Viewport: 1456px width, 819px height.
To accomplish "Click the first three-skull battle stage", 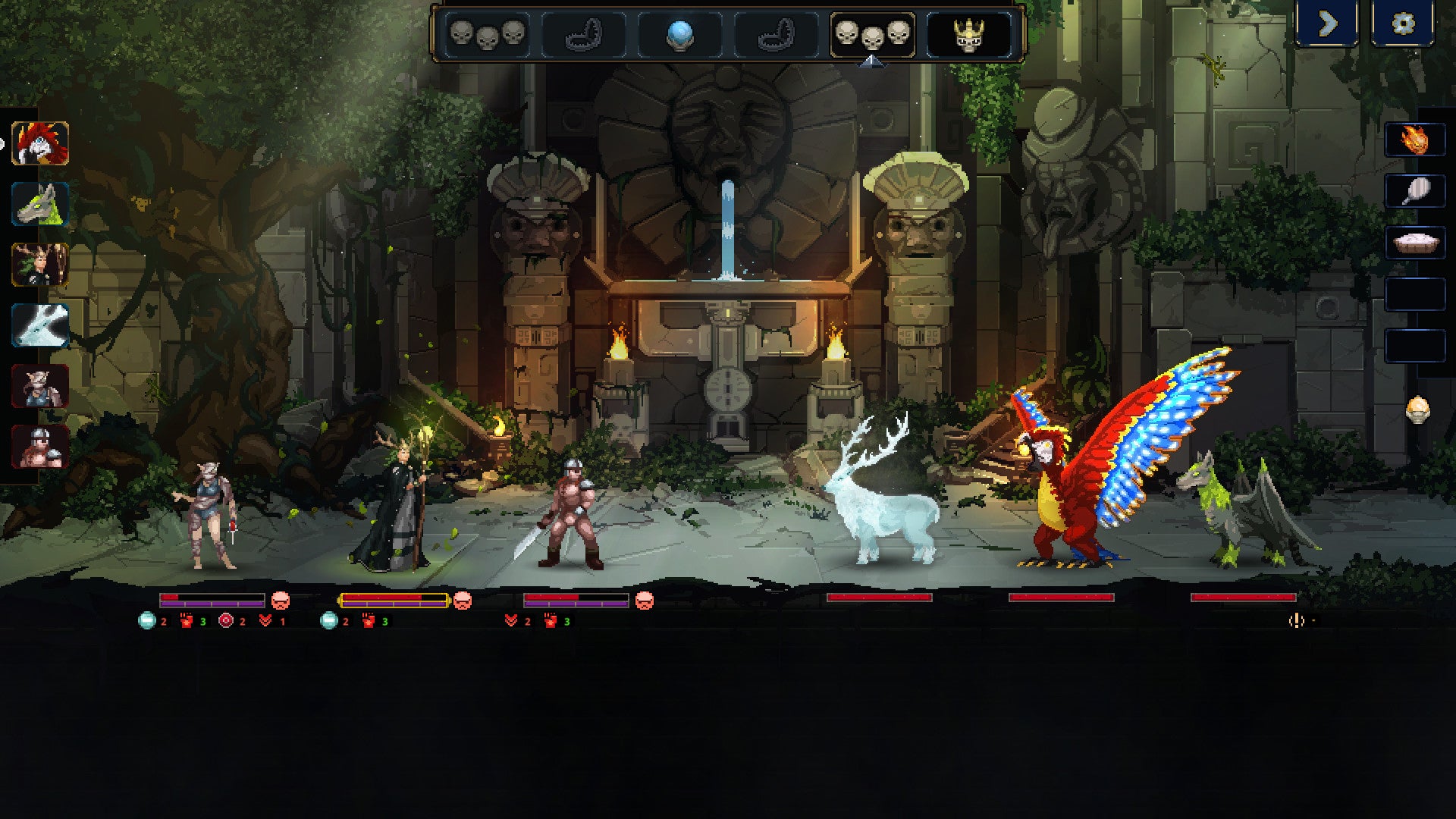I will (486, 35).
